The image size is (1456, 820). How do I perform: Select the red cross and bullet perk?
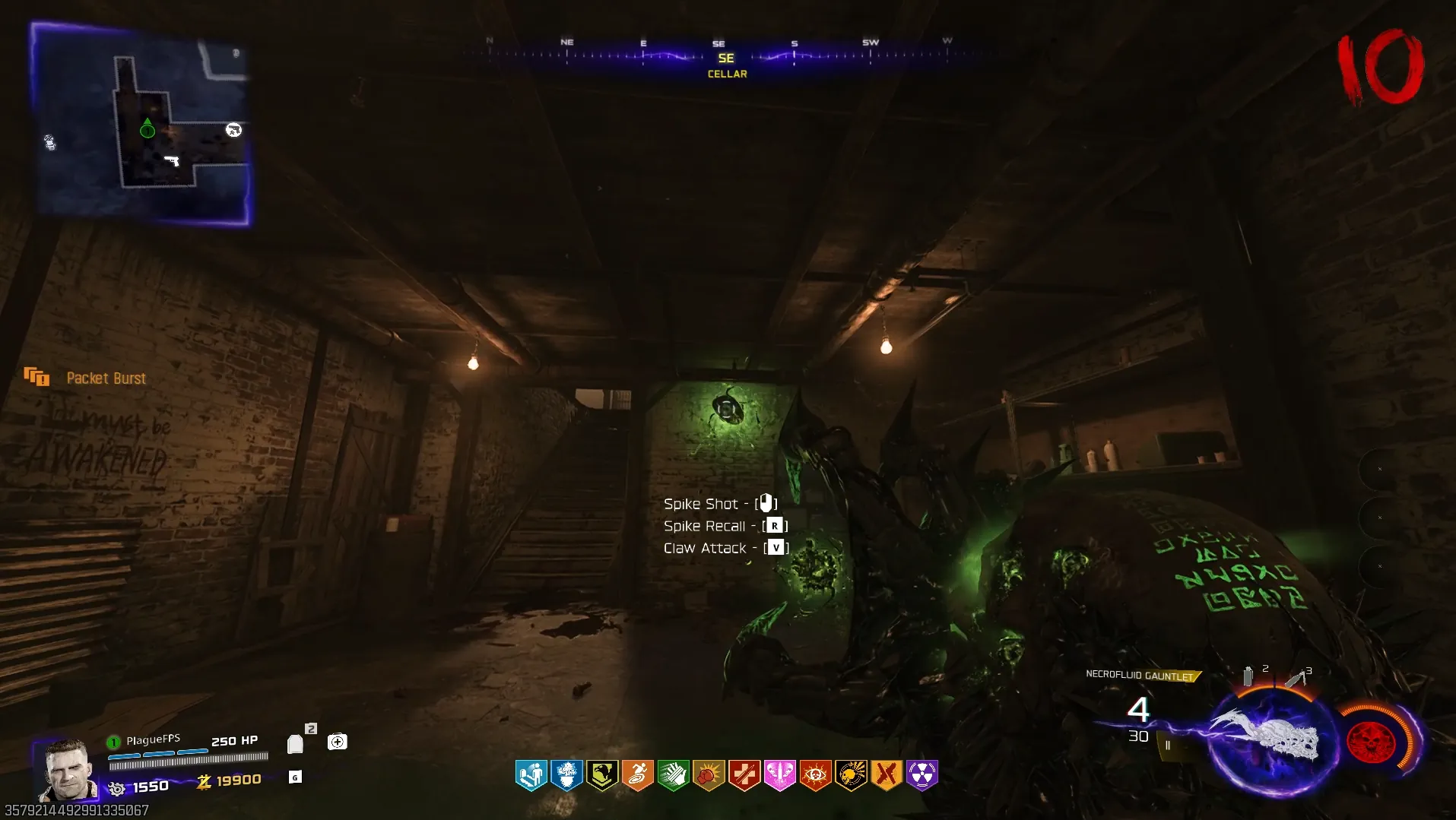point(744,775)
